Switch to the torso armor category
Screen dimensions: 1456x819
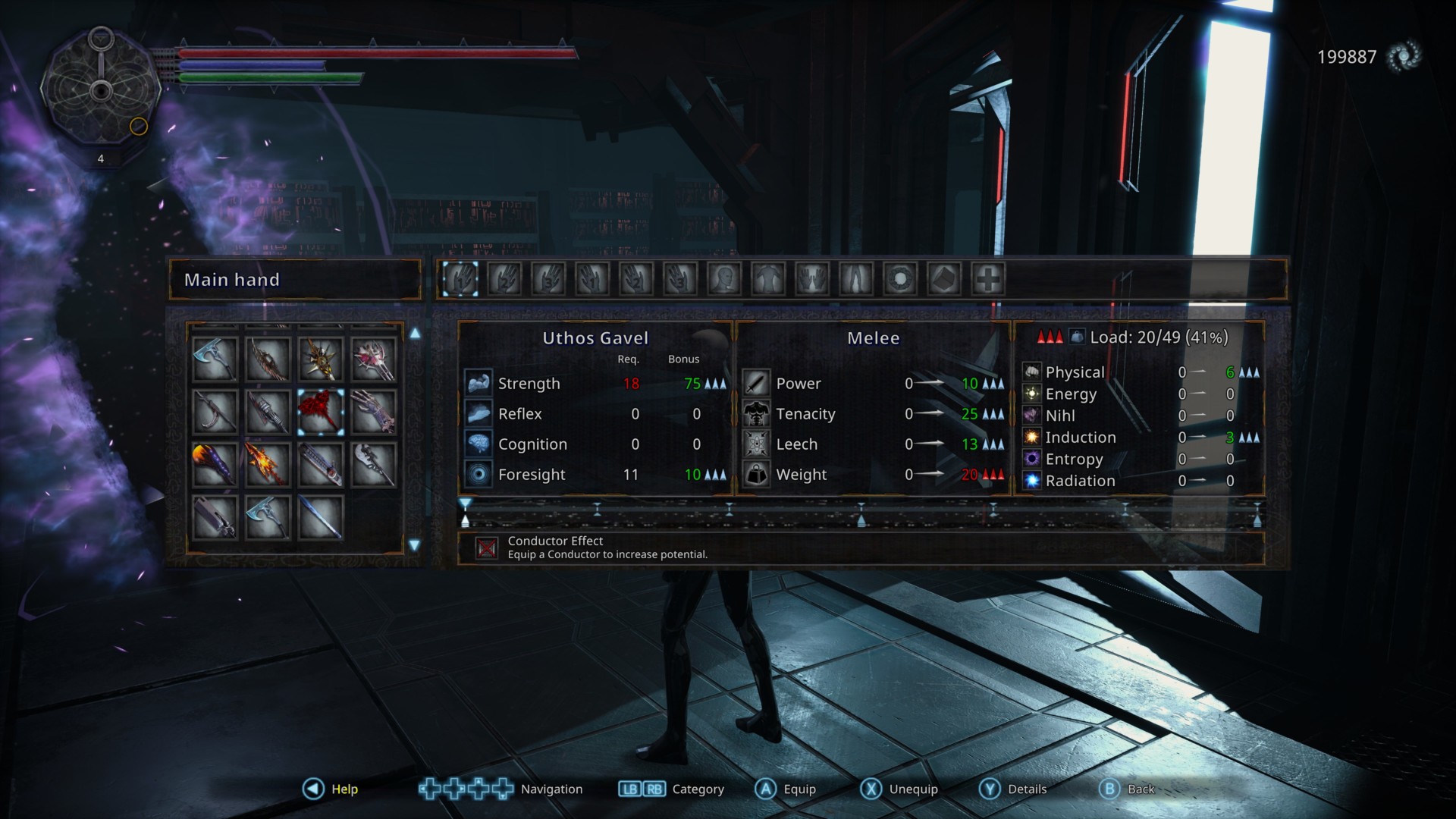click(x=767, y=279)
